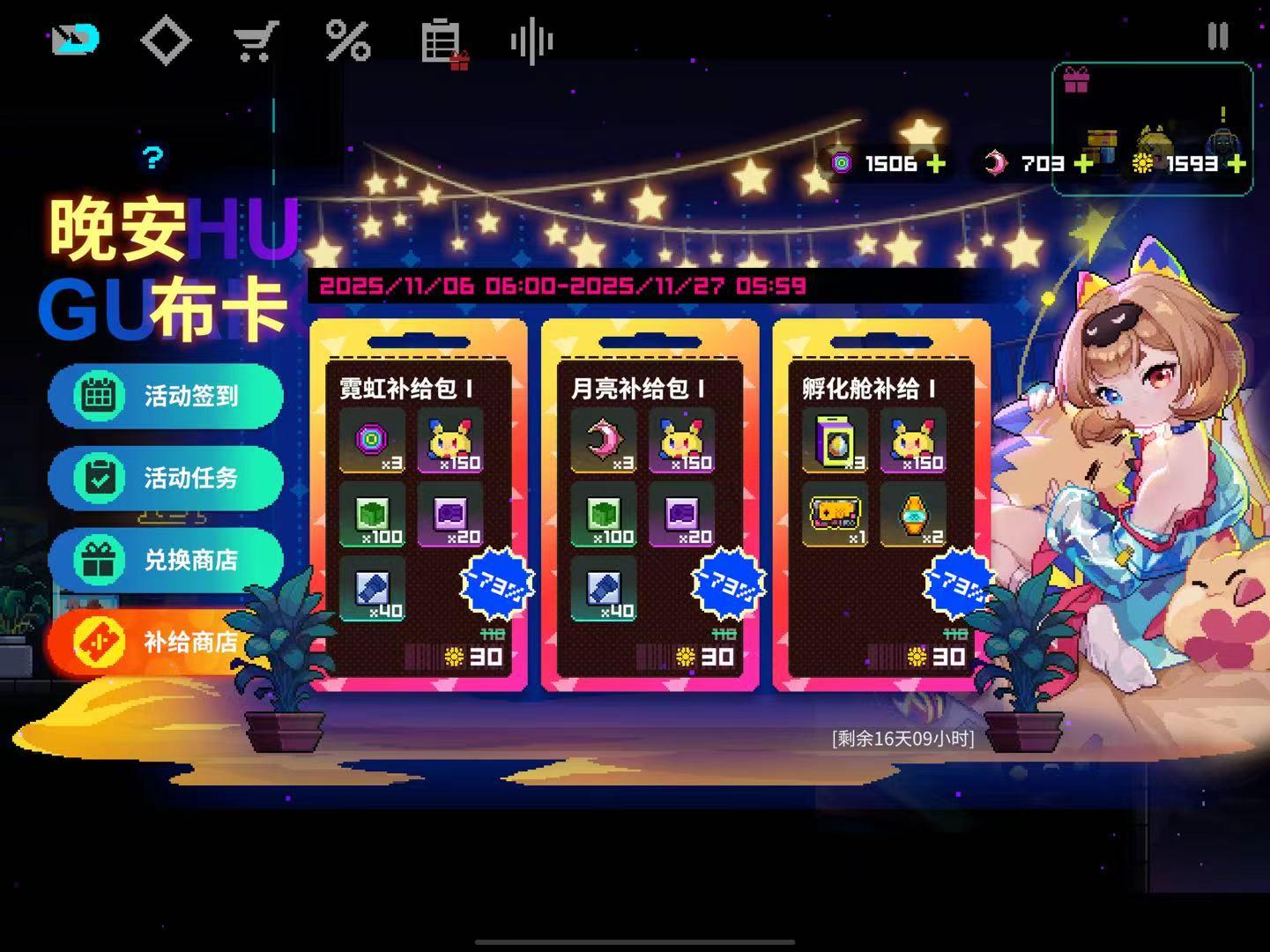The height and width of the screenshot is (952, 1270).
Task: Open the activity sign-in (活动签到) calendar icon
Action: click(x=100, y=397)
